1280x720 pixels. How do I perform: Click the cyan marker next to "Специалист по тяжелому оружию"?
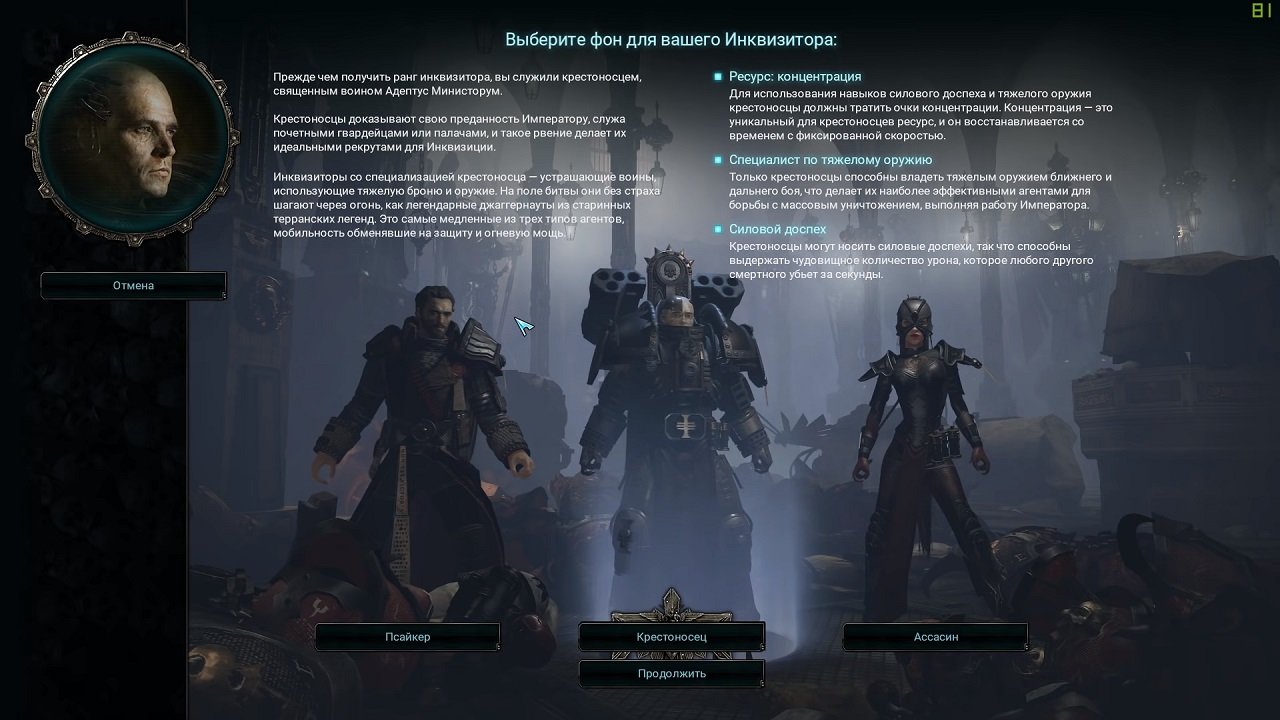716,159
